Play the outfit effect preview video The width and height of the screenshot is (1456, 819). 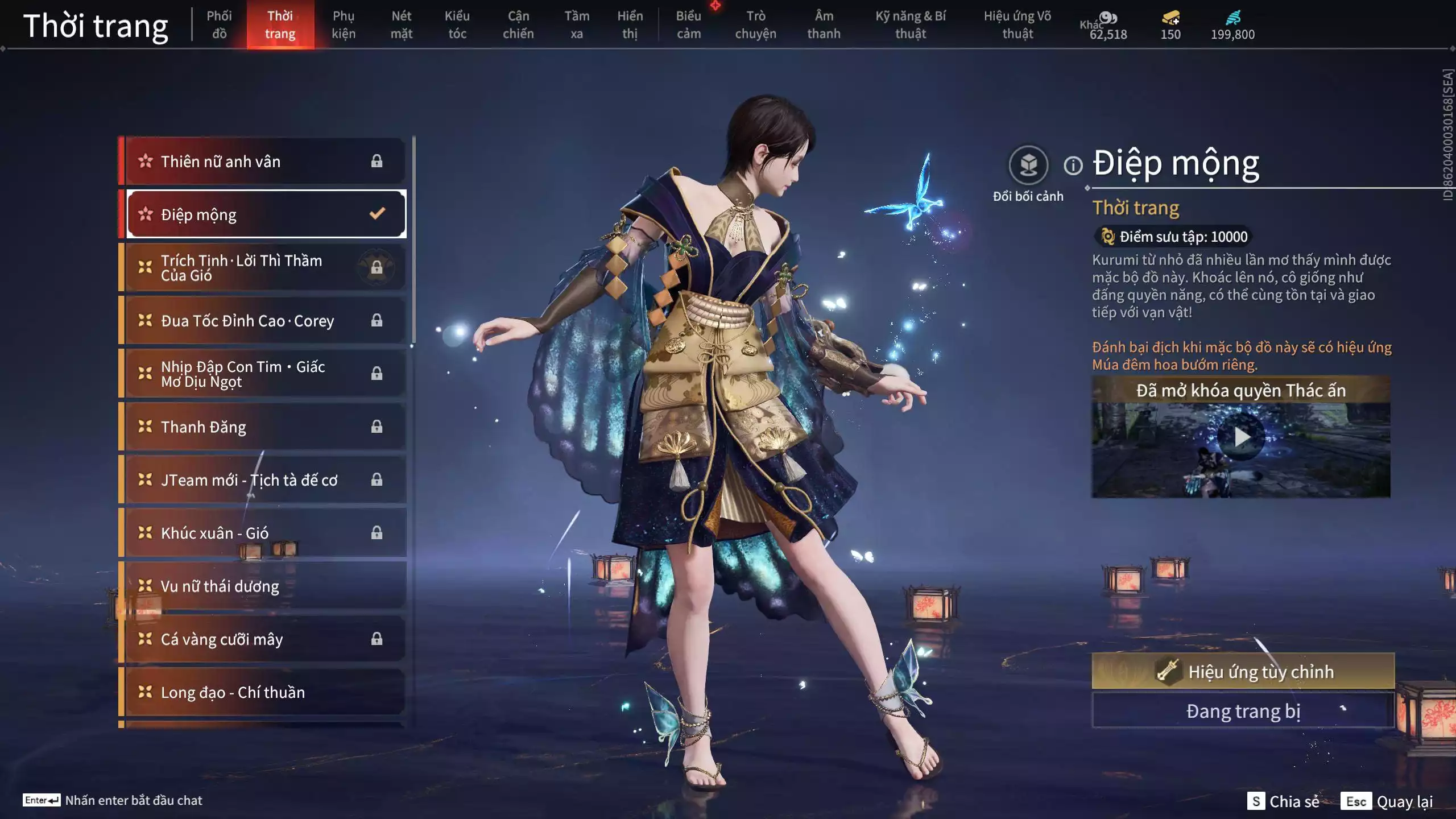click(1242, 437)
